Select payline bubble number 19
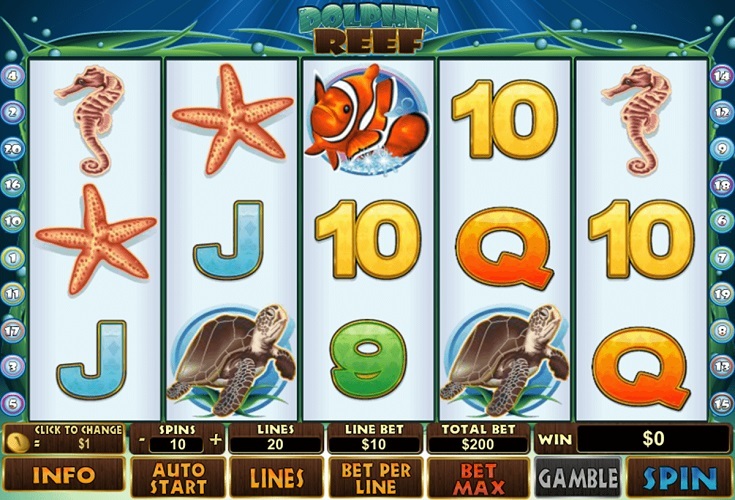Screen dimensions: 735x500 [x=721, y=294]
